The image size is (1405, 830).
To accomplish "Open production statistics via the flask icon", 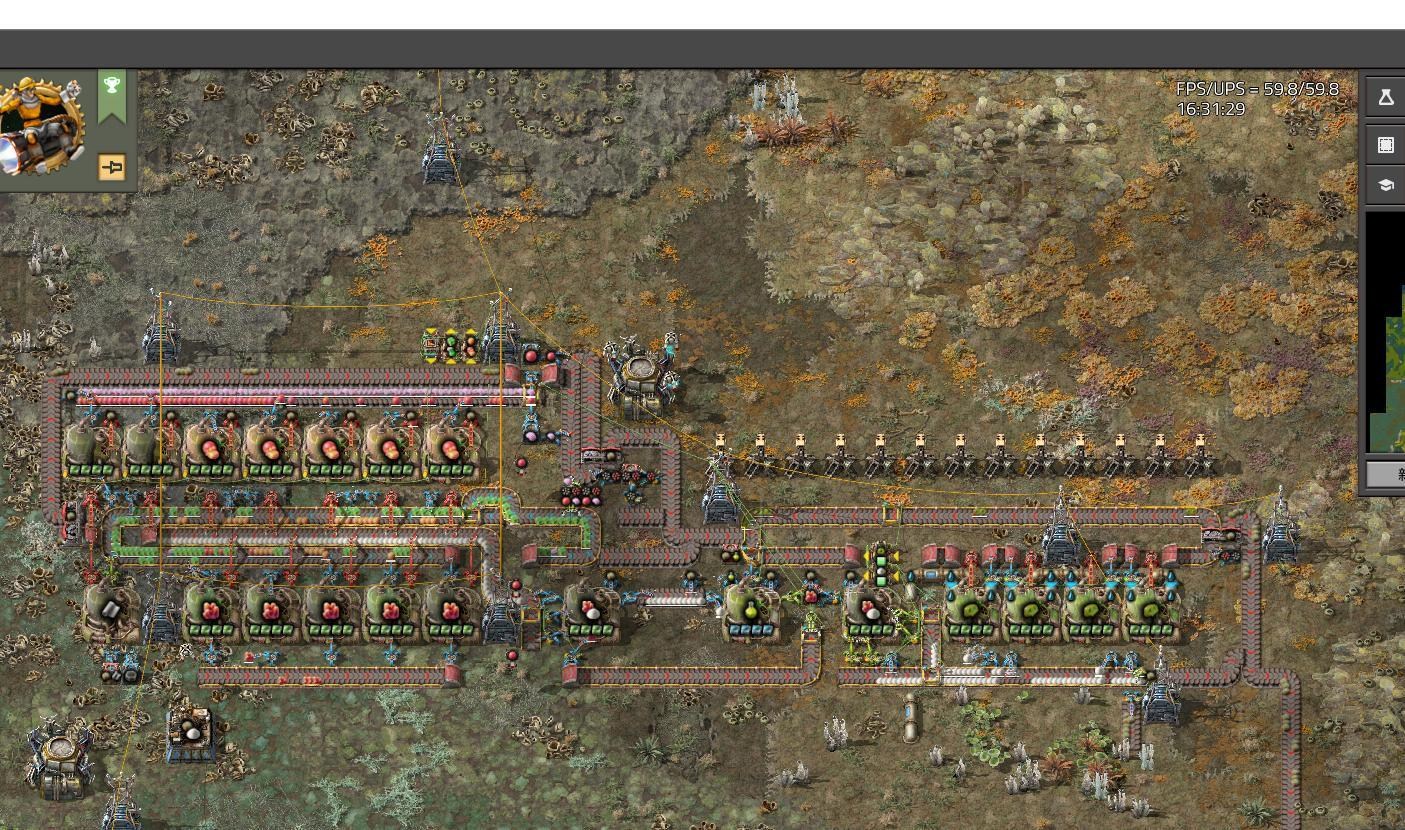I will [x=1385, y=97].
